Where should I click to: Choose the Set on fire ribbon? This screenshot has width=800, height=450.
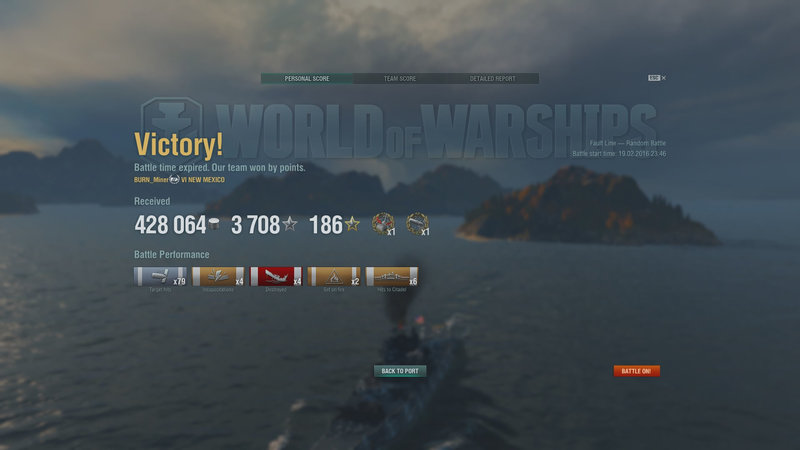(x=334, y=277)
